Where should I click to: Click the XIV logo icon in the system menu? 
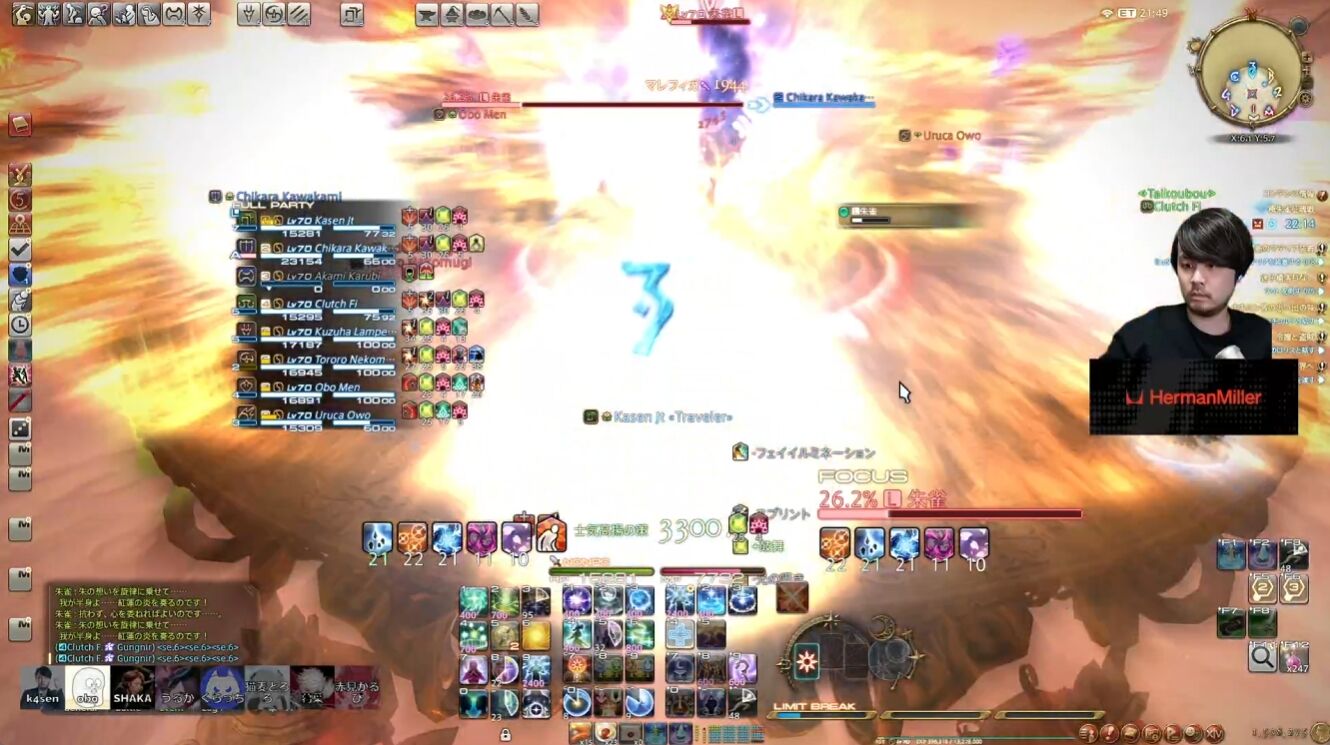pyautogui.click(x=1213, y=733)
